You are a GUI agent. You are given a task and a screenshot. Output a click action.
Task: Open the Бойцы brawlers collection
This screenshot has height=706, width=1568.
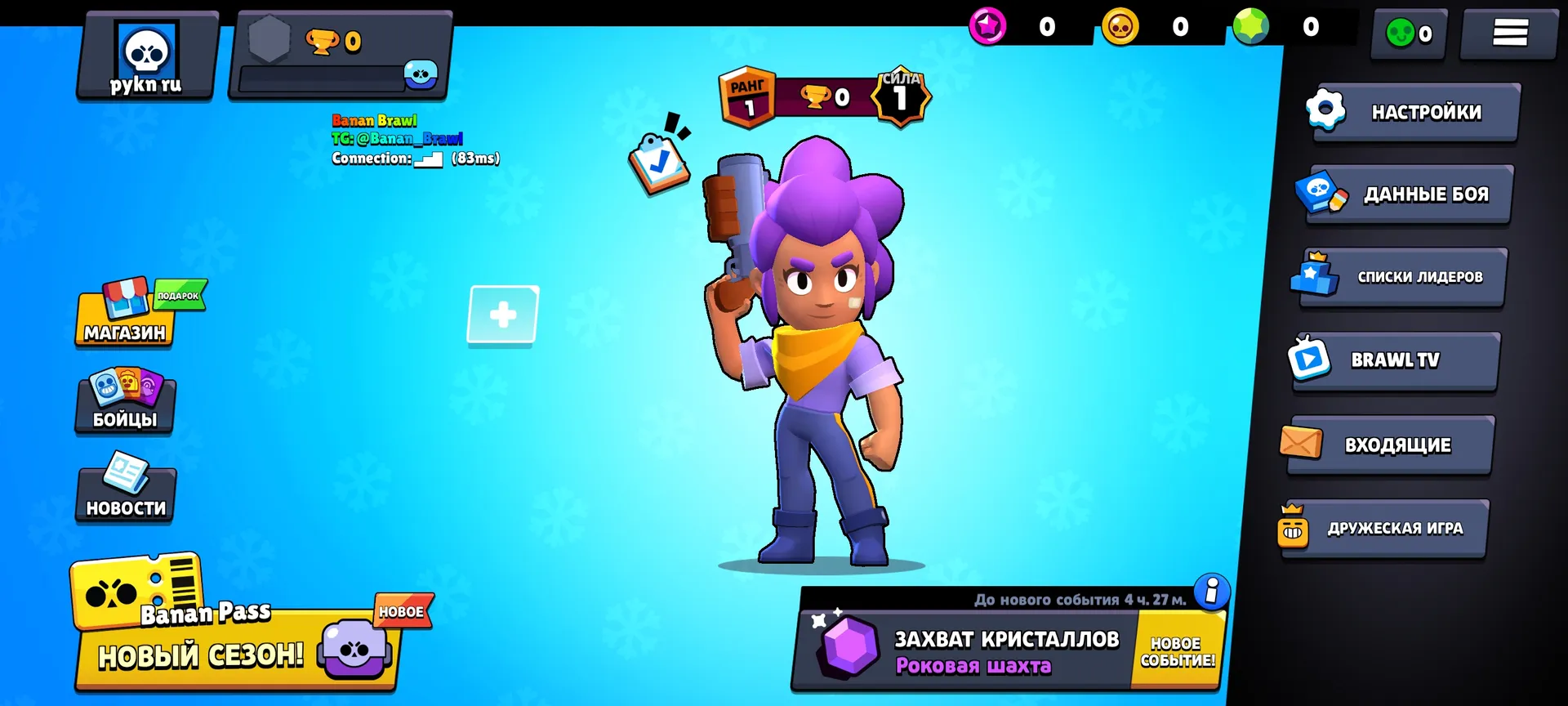(125, 402)
